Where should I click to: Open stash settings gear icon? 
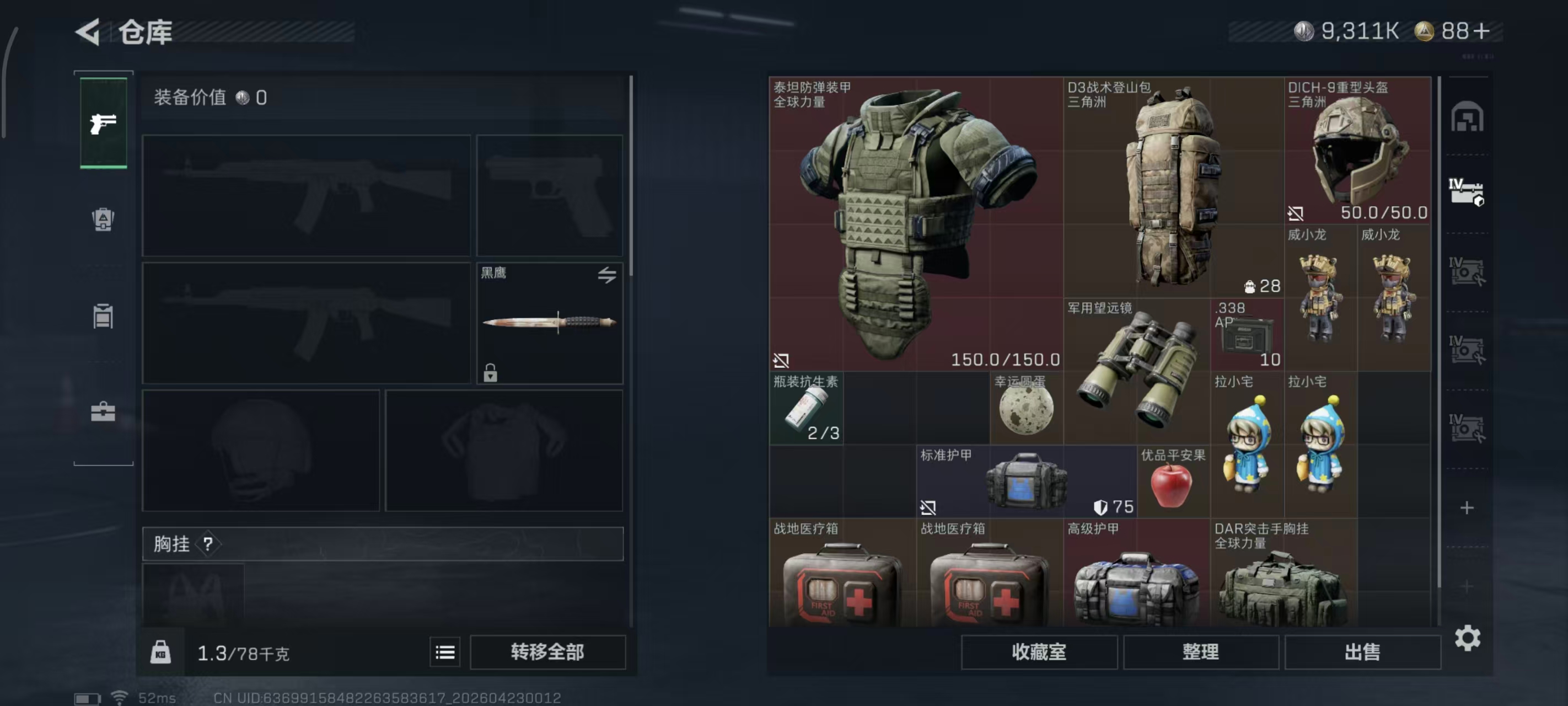point(1467,638)
